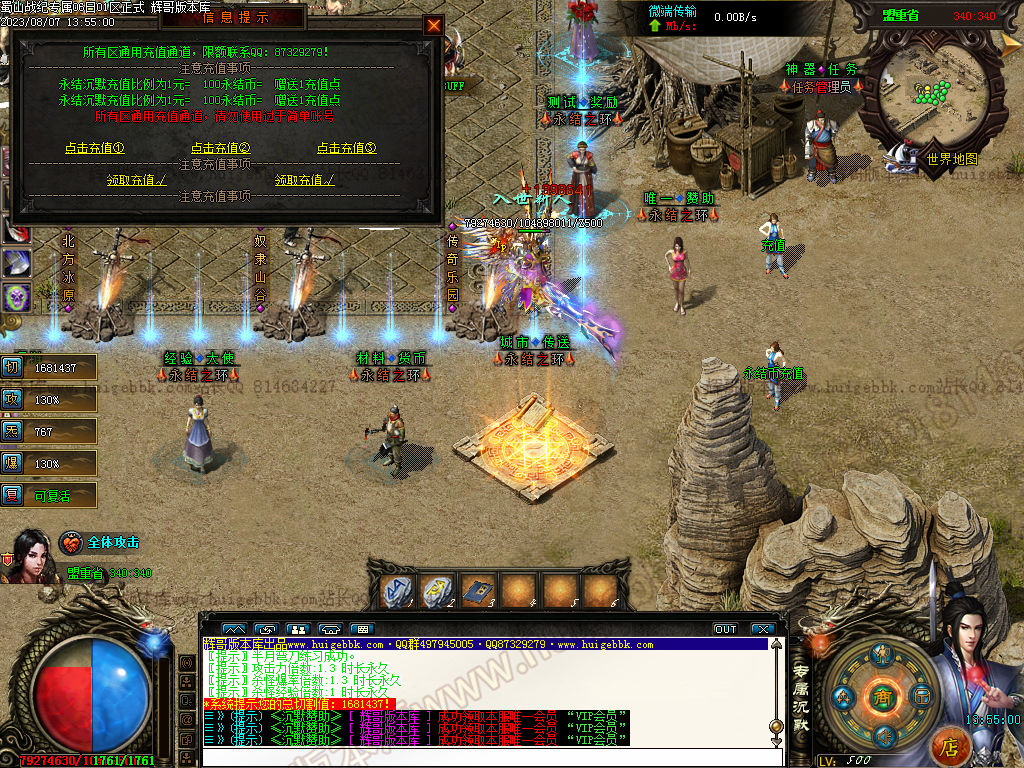Choose the 点击充值② recharge link
The image size is (1024, 768).
221,148
